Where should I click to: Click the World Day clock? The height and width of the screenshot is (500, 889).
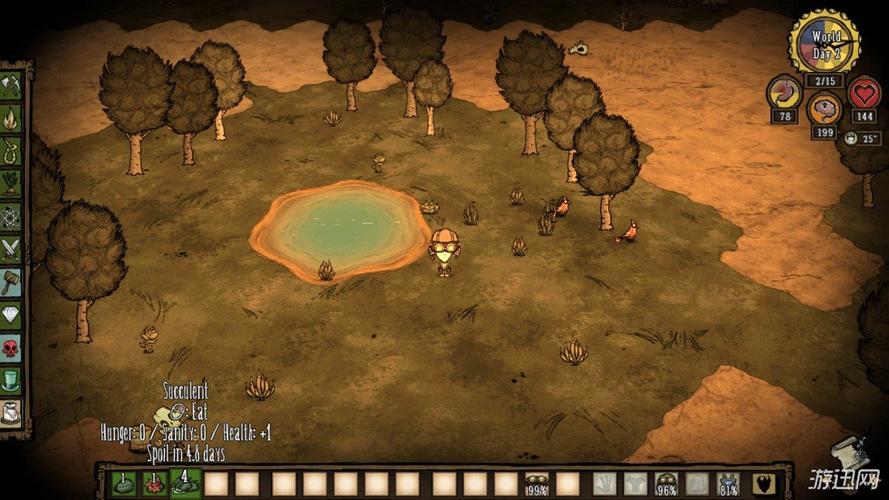[824, 41]
